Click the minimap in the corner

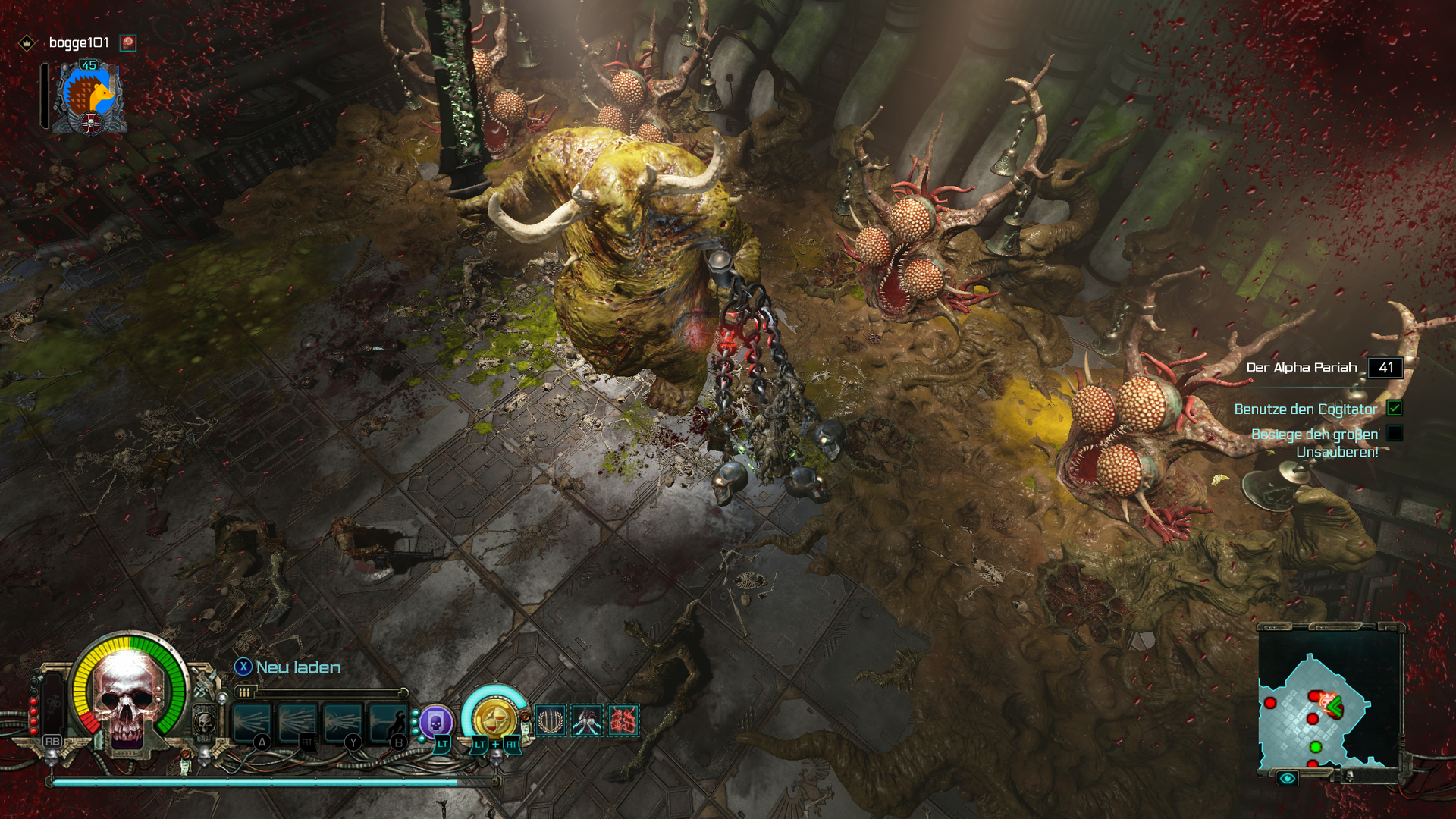[1329, 701]
